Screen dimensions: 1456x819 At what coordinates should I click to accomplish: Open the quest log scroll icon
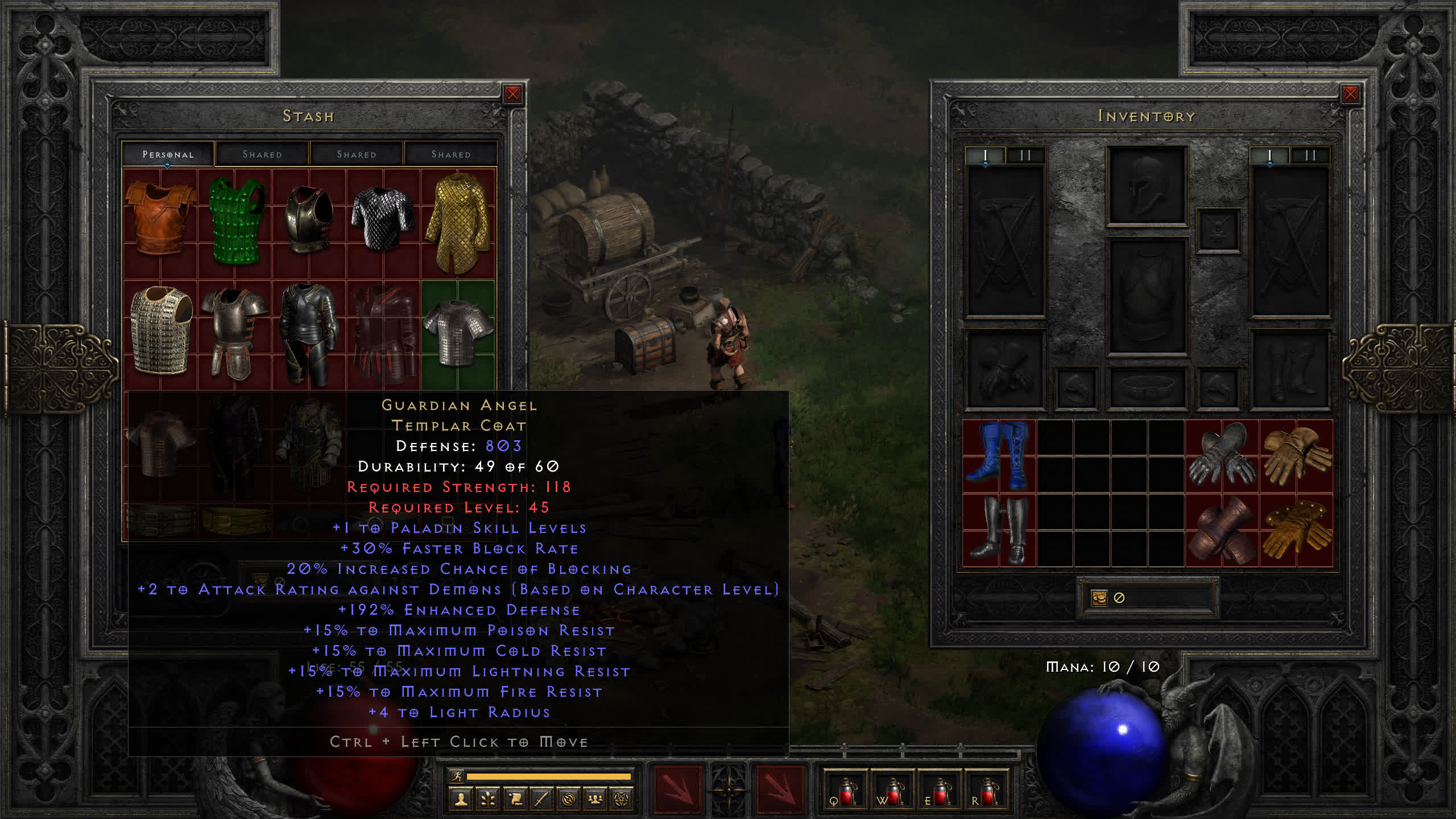click(x=515, y=799)
